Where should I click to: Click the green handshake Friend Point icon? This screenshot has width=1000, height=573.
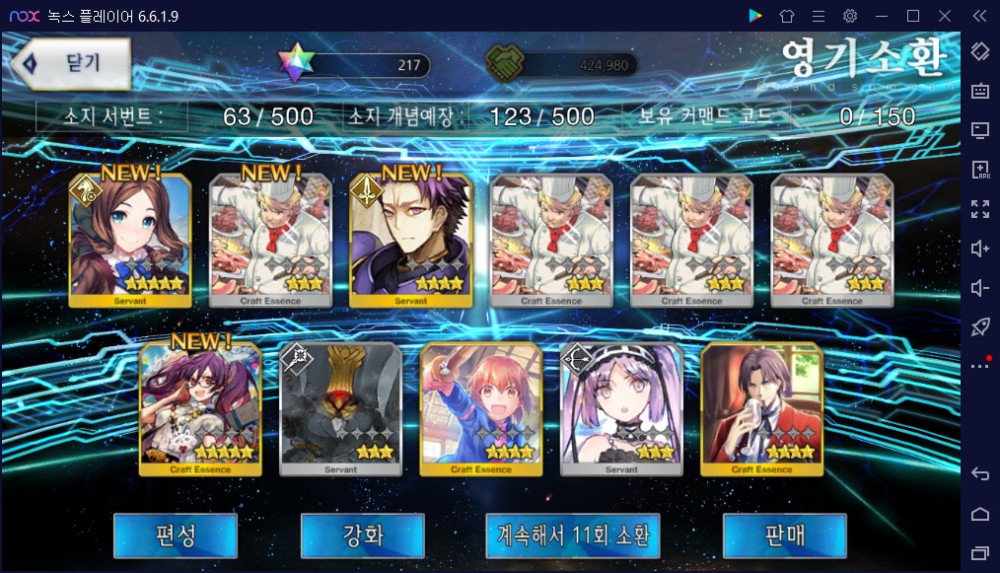(x=505, y=65)
